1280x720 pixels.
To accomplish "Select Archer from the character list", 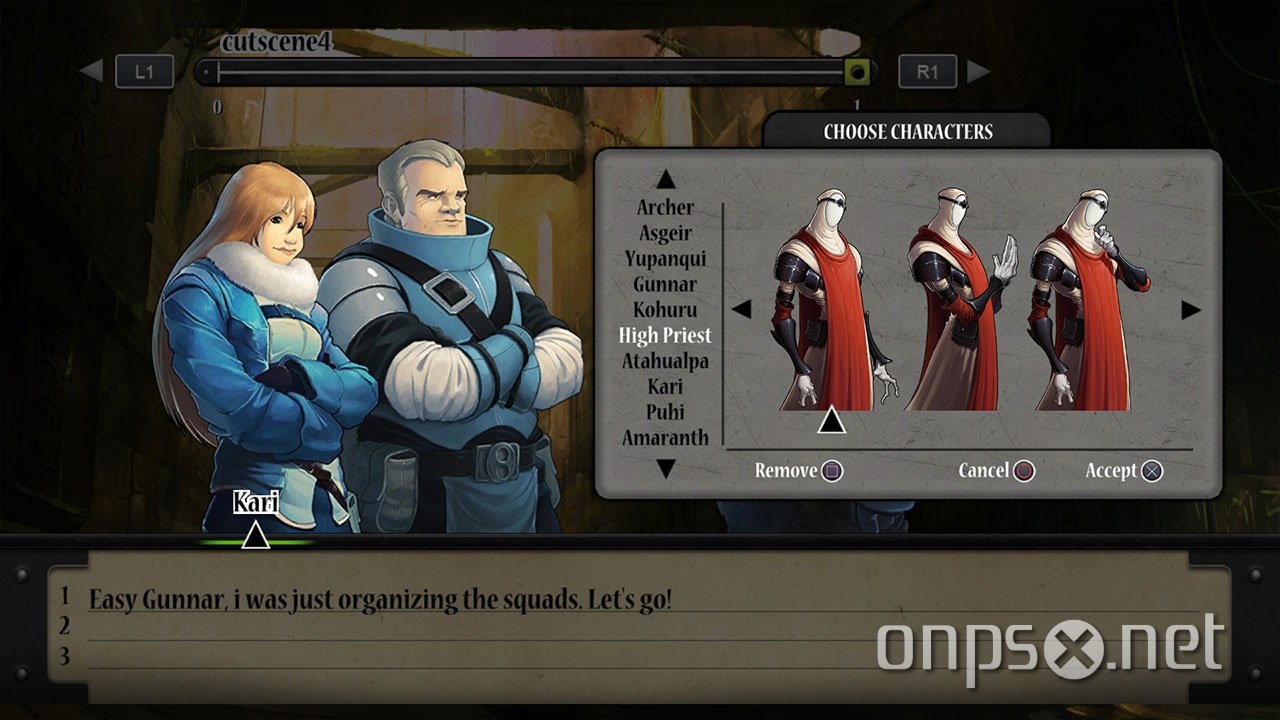I will (x=665, y=208).
